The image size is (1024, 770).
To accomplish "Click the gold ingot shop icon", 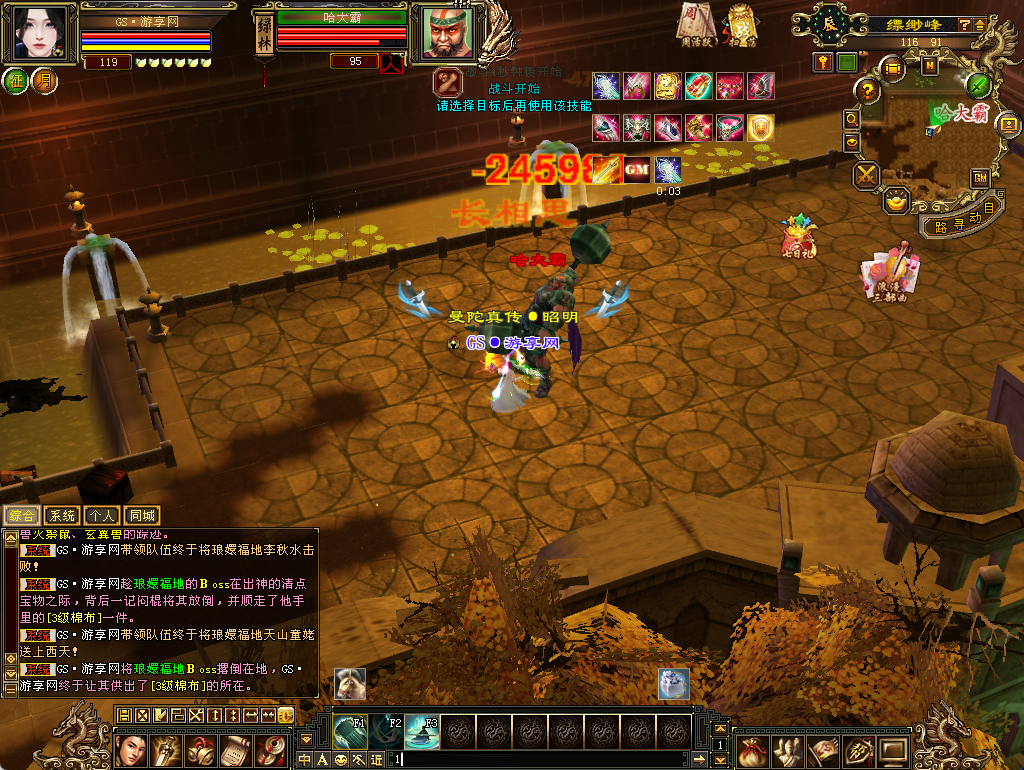I will (897, 200).
